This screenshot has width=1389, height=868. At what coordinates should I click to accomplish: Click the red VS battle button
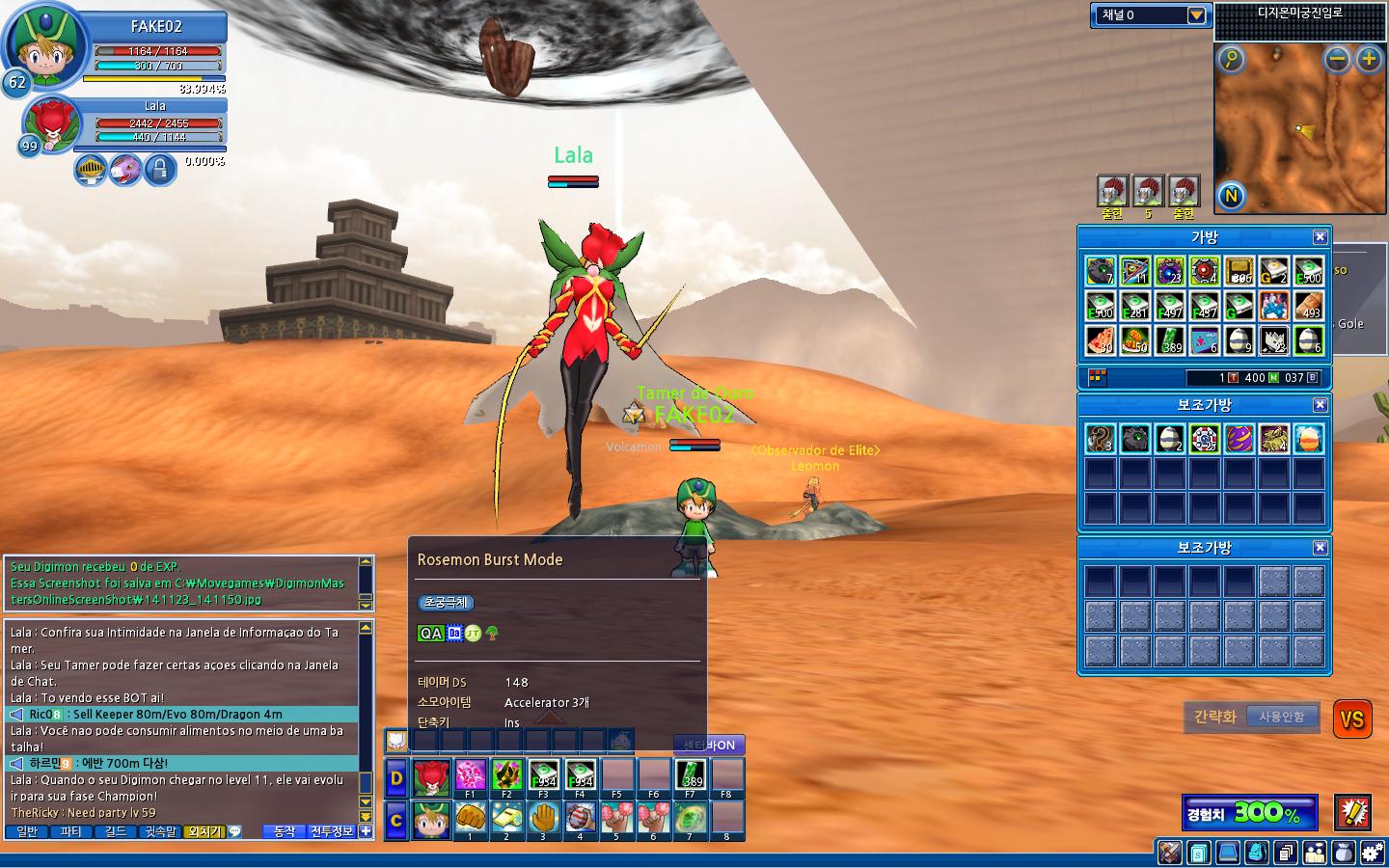pyautogui.click(x=1352, y=719)
